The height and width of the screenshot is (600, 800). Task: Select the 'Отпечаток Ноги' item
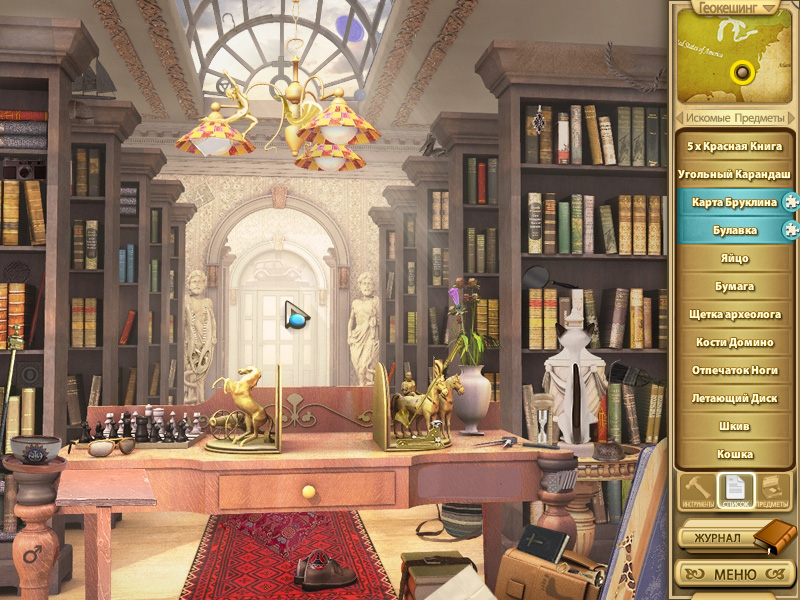coord(734,370)
